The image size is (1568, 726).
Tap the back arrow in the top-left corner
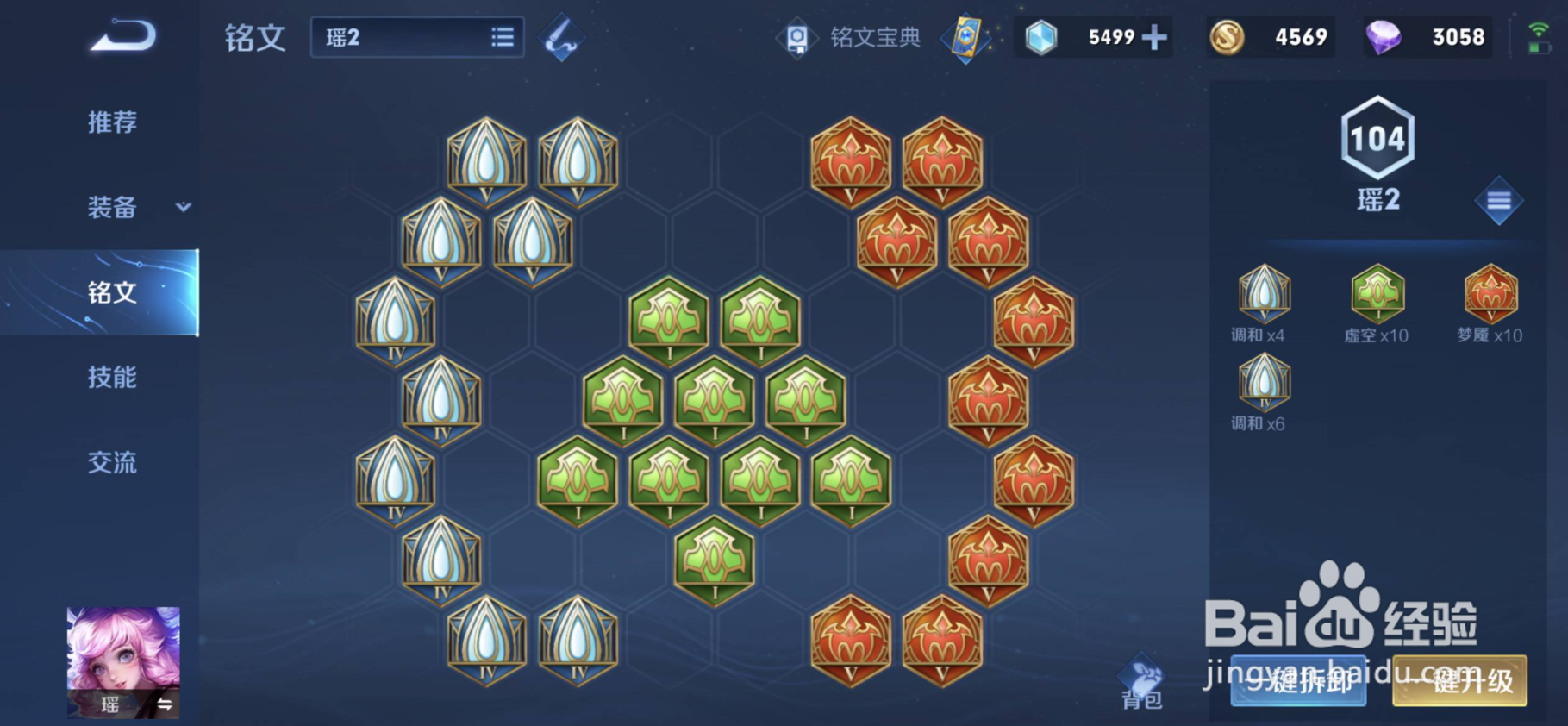(121, 36)
